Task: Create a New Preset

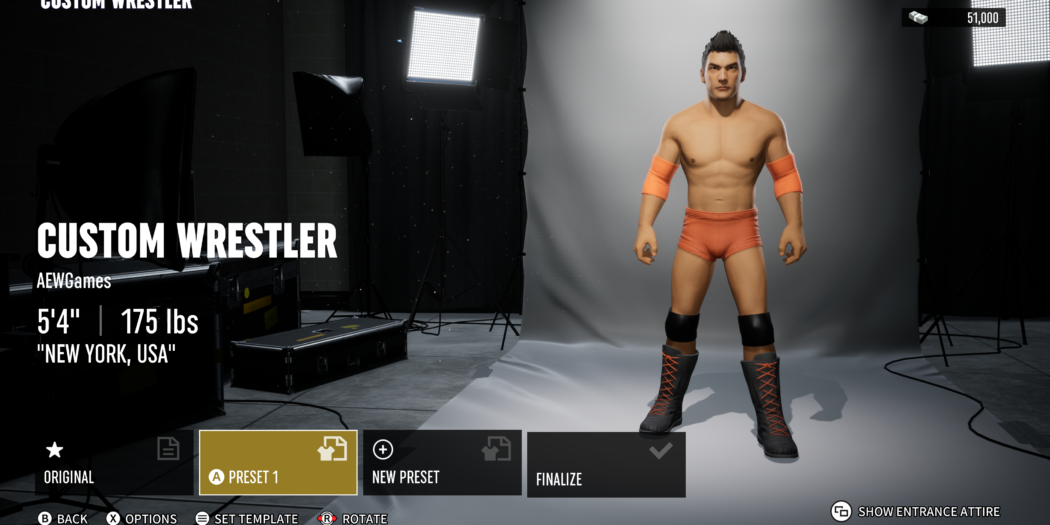Action: [442, 463]
